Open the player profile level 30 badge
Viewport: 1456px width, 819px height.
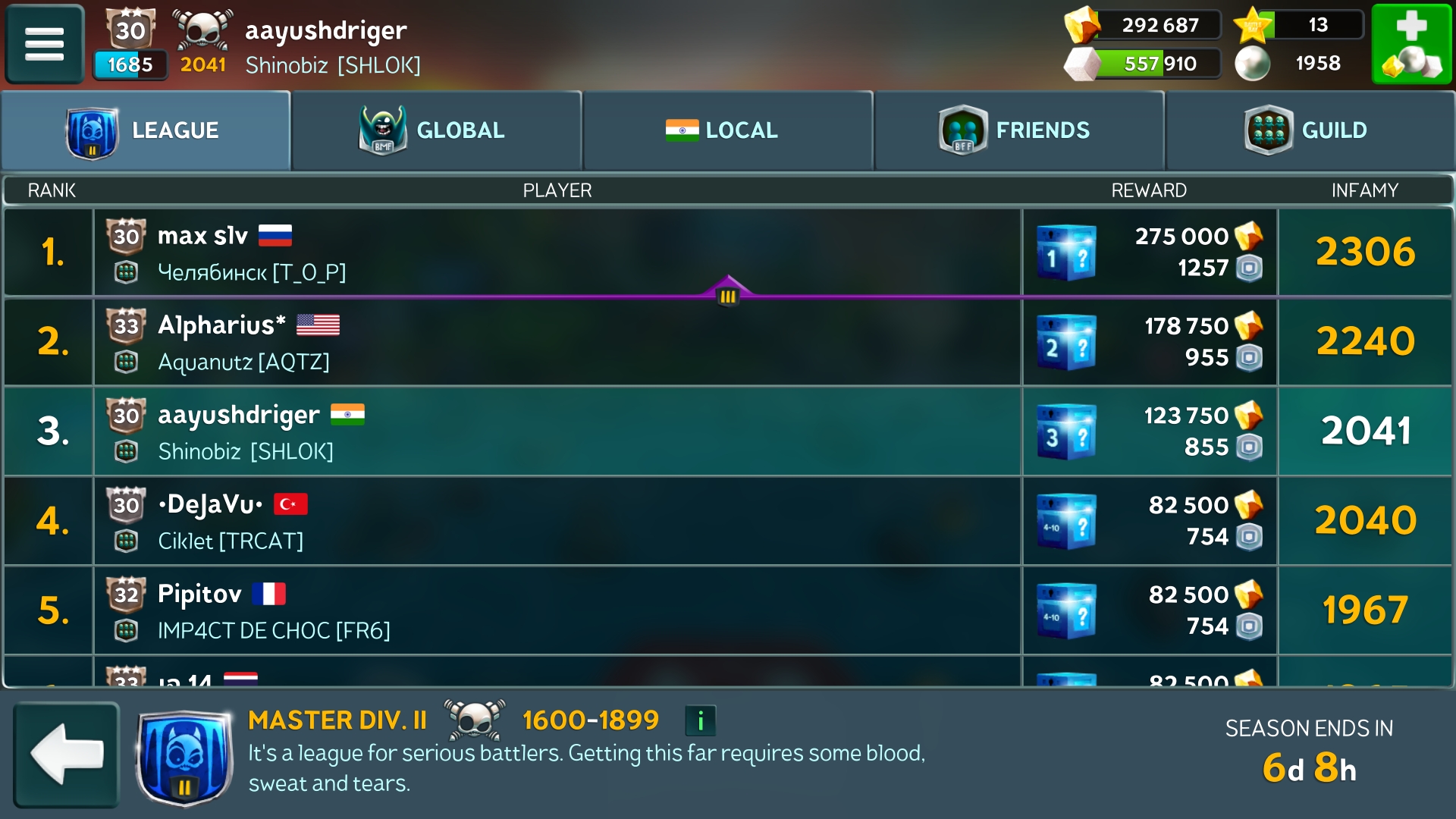click(130, 30)
